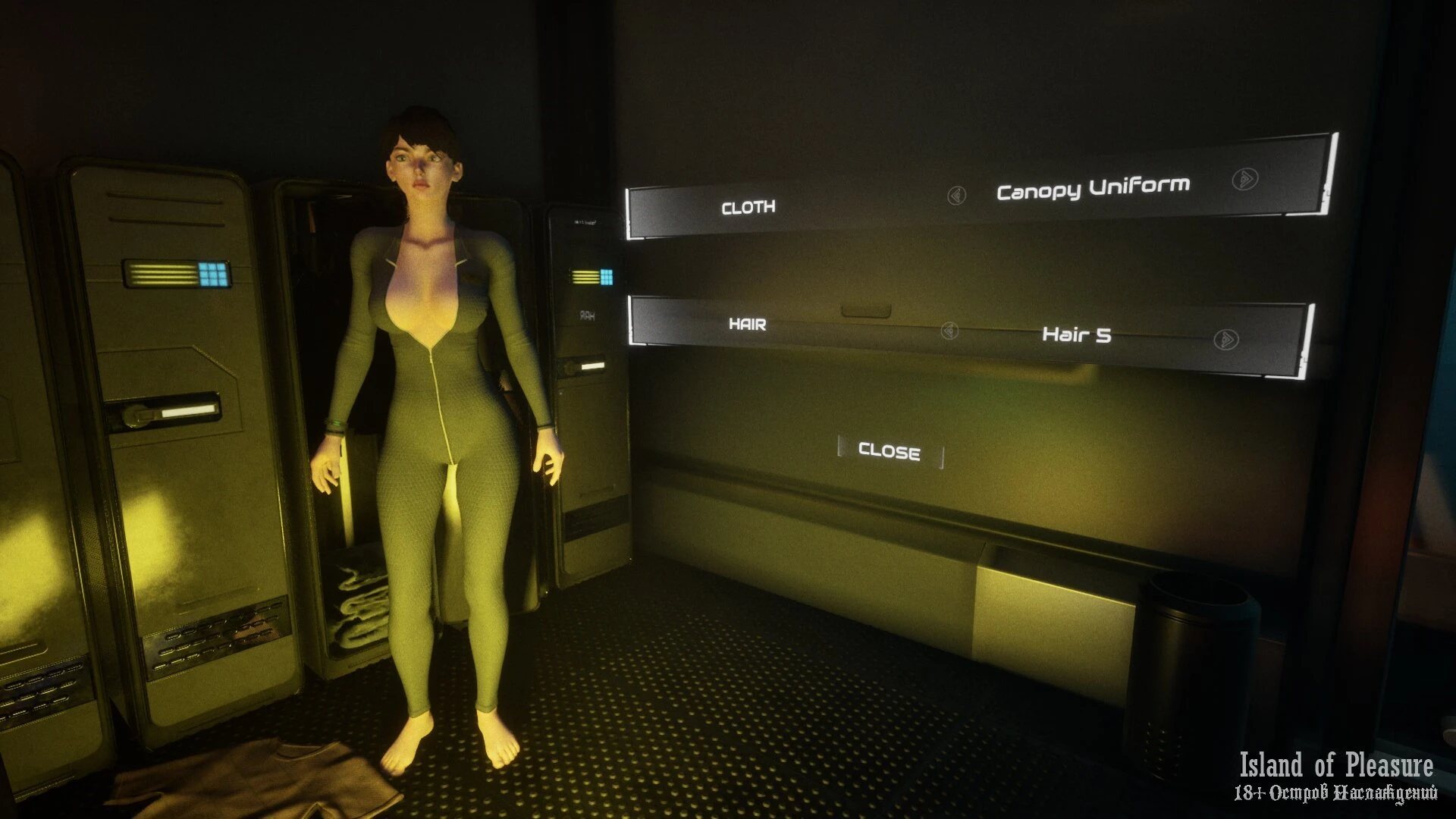Choose the next hair style
Image resolution: width=1456 pixels, height=819 pixels.
tap(1225, 339)
